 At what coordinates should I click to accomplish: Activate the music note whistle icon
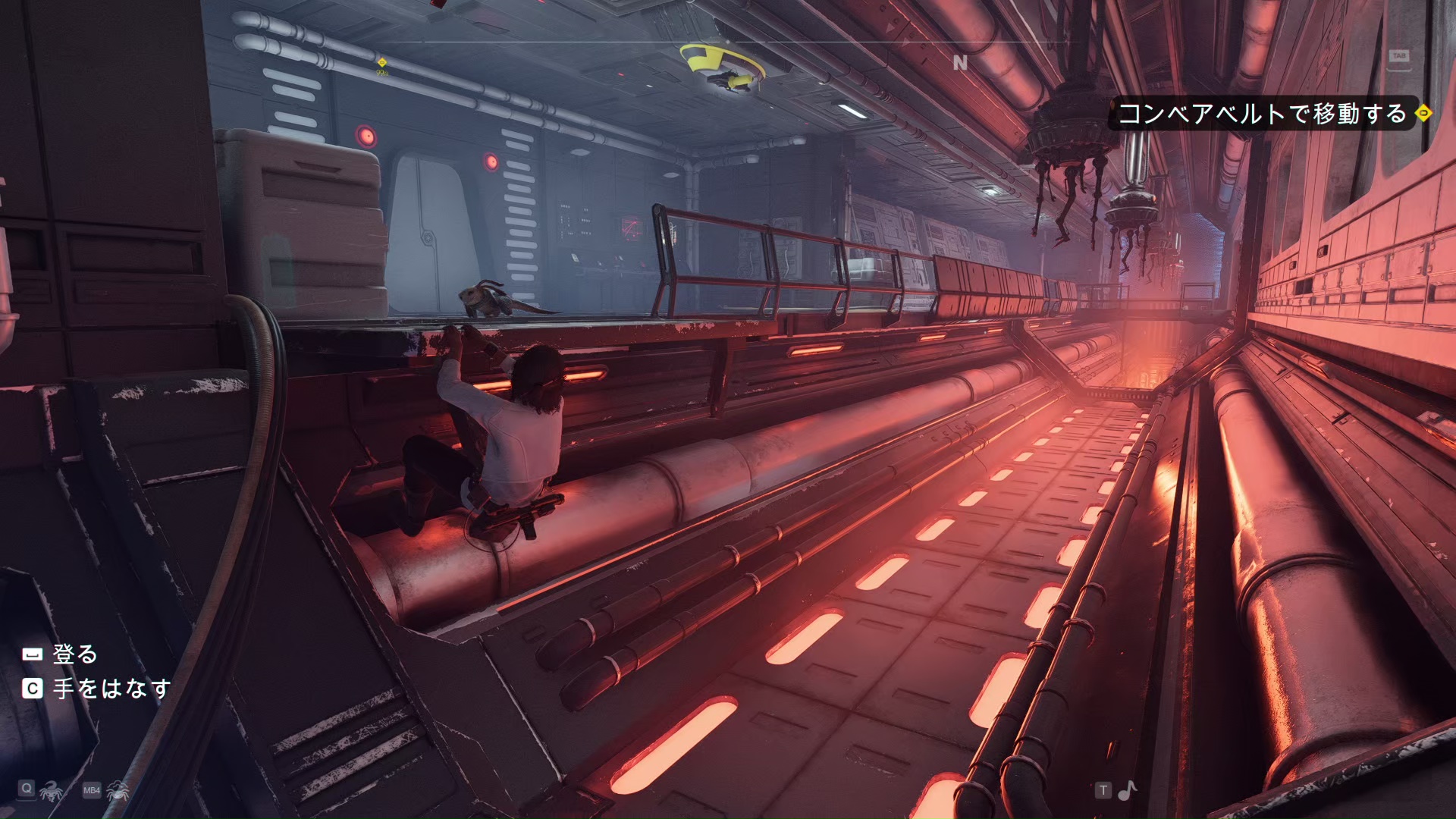[1128, 790]
